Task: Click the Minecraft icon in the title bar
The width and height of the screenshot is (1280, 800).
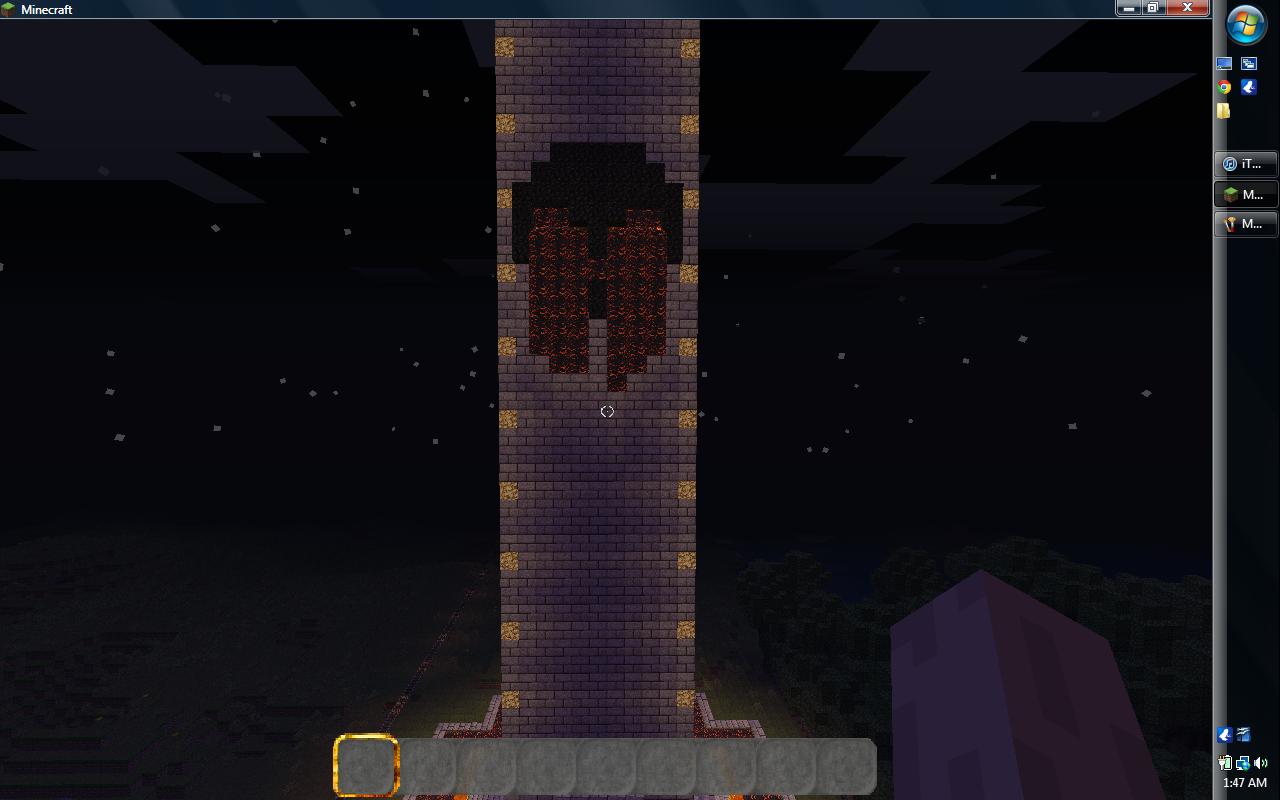Action: point(9,9)
